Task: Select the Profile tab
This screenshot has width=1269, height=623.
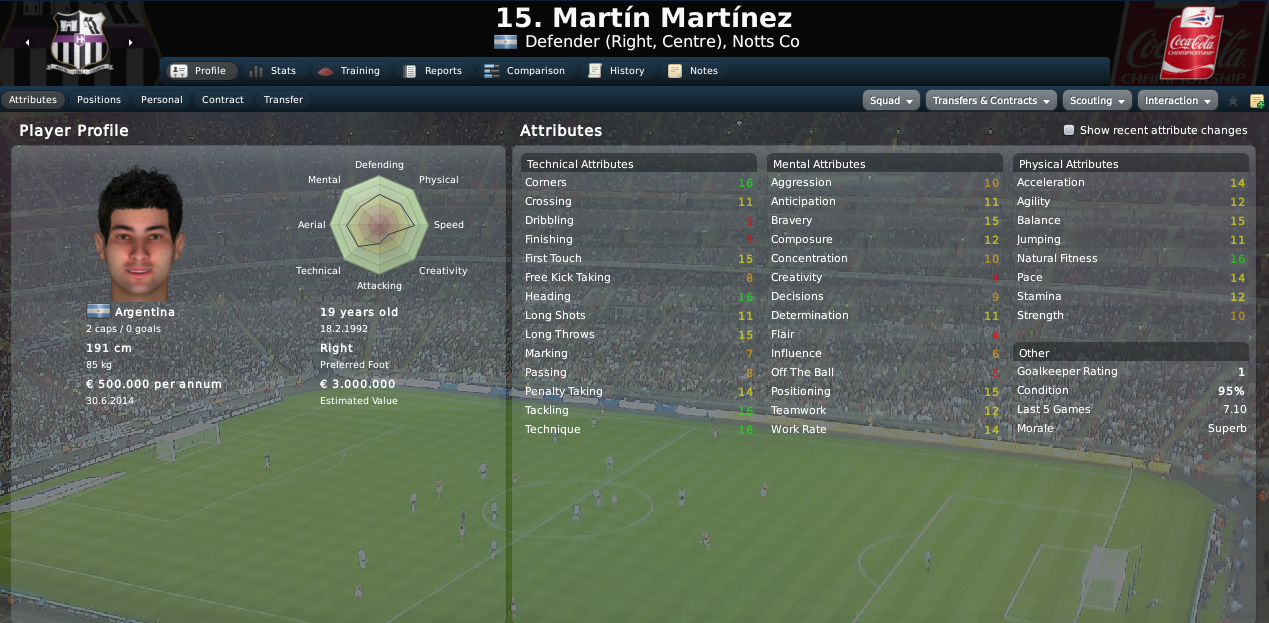Action: 200,71
